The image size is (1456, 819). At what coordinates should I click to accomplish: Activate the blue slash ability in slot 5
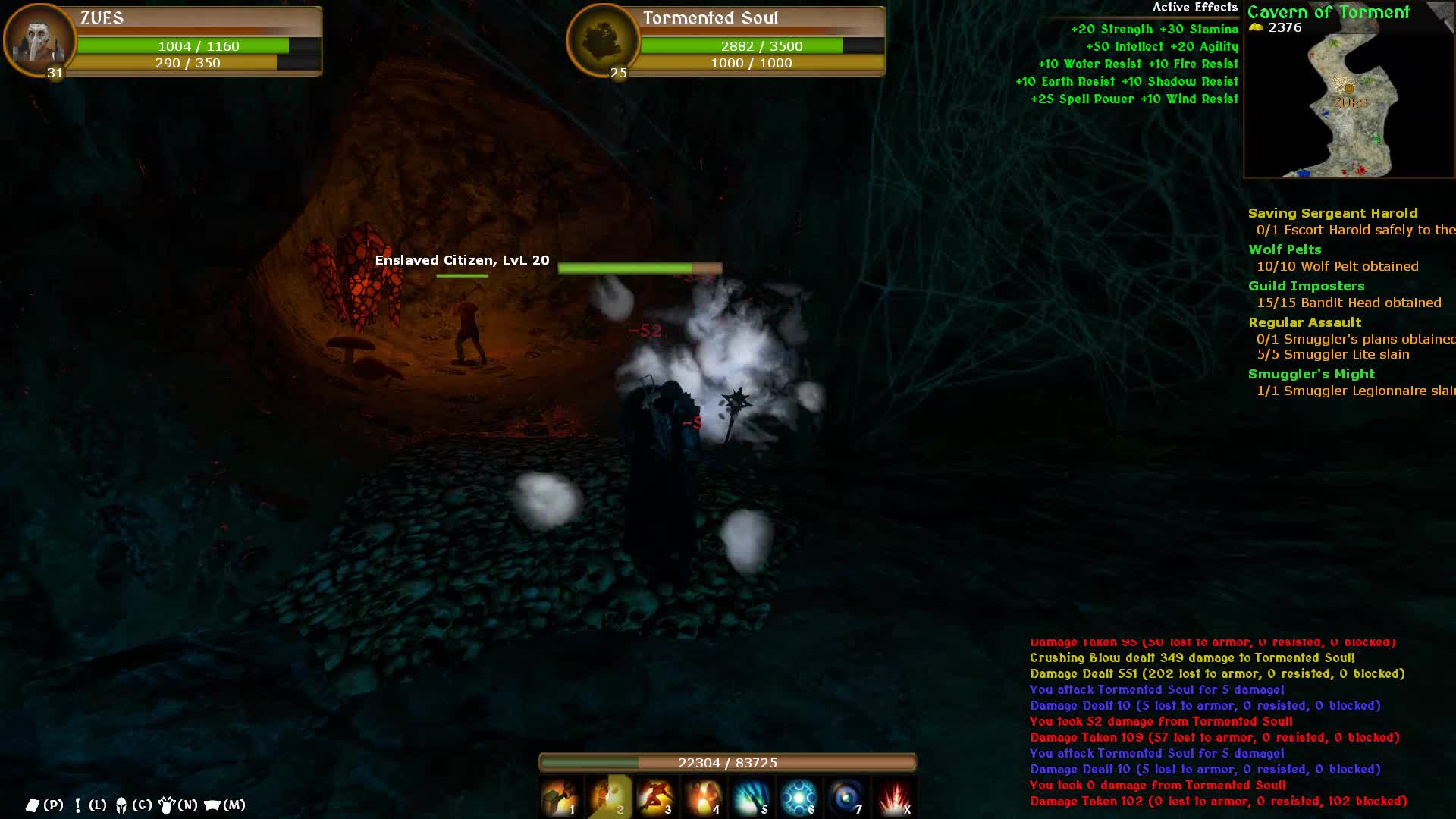tap(752, 797)
